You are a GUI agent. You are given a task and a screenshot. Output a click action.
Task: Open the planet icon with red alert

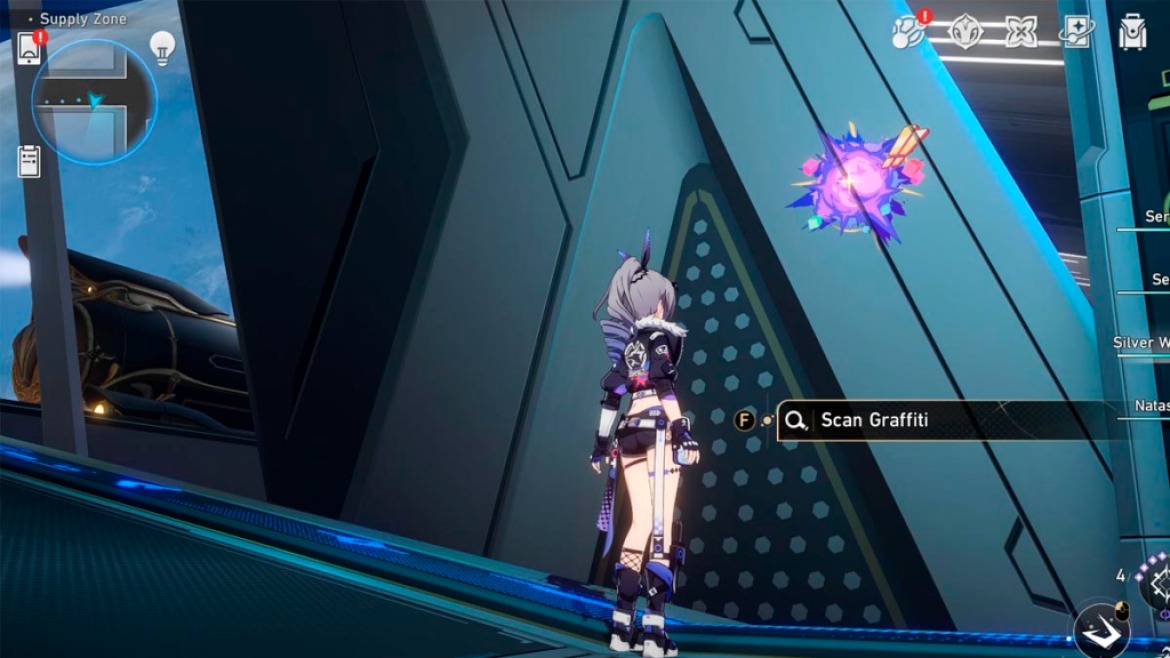tap(909, 33)
